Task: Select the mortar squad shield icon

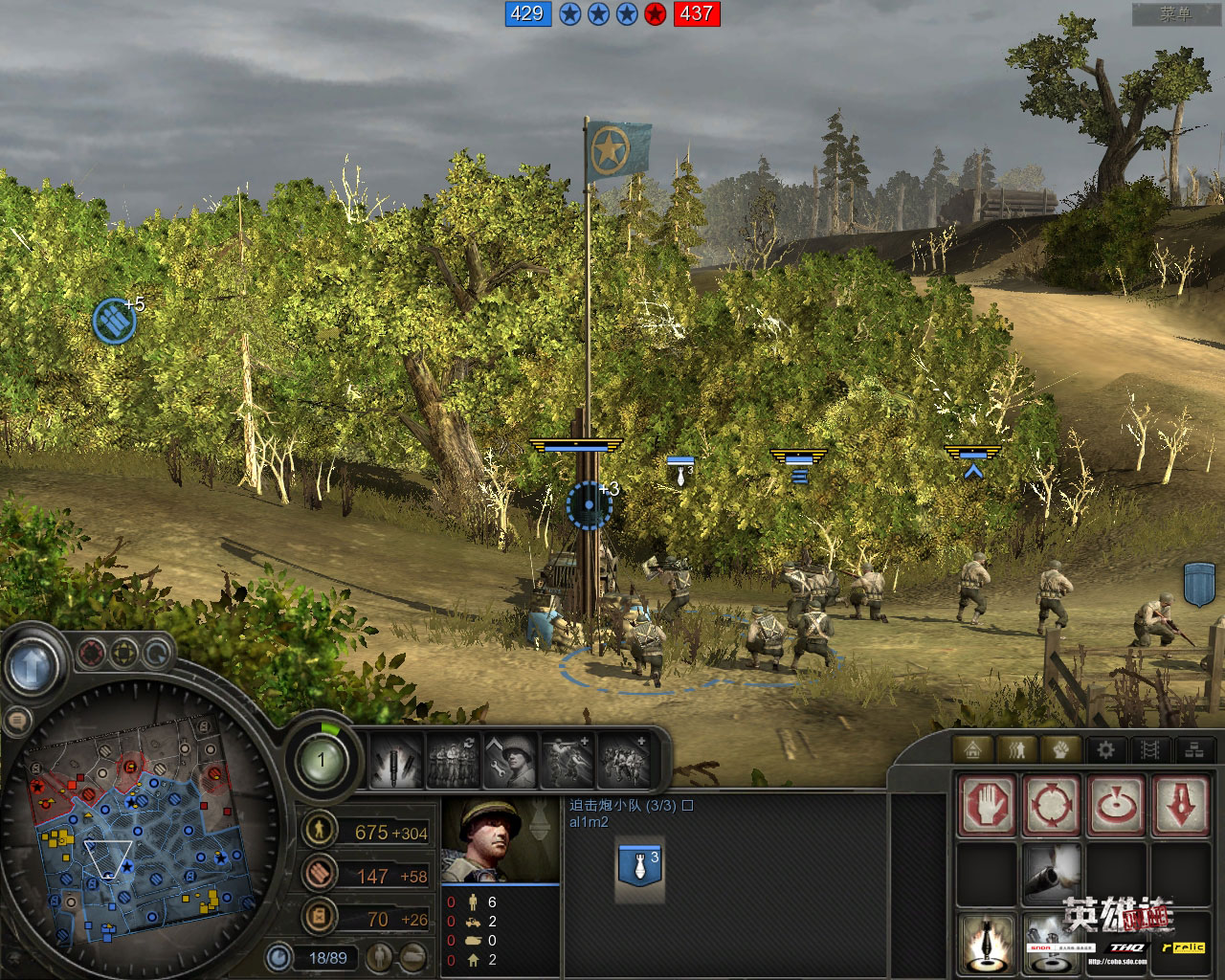Action: tap(640, 866)
